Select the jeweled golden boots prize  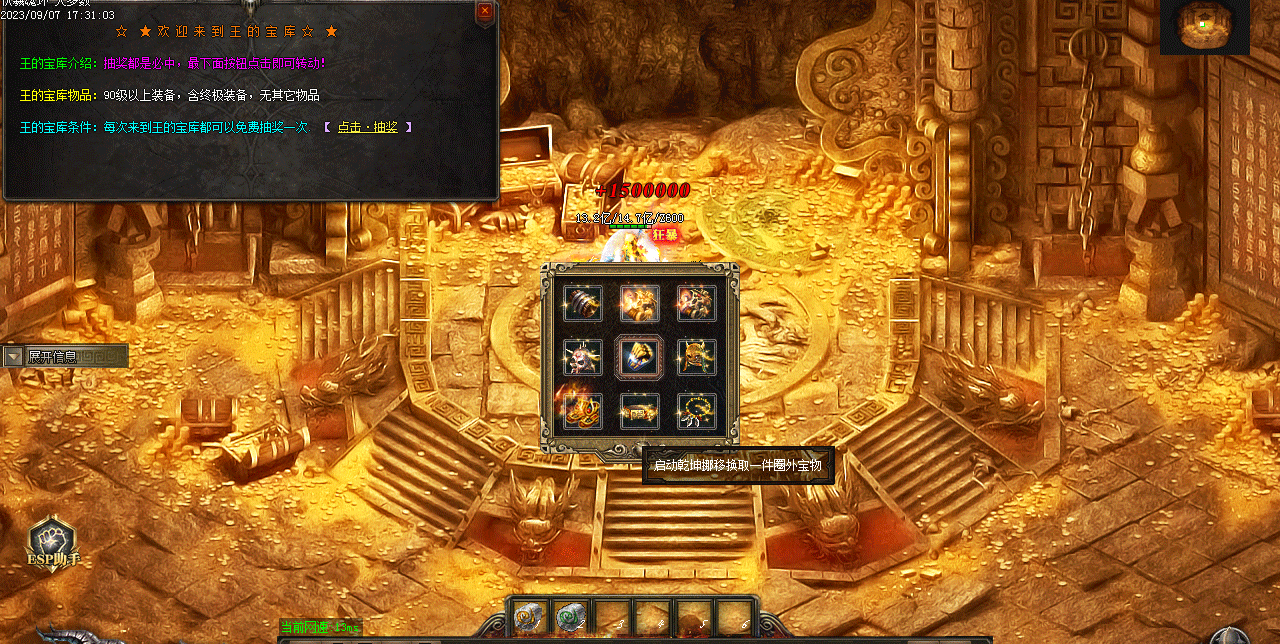[582, 410]
